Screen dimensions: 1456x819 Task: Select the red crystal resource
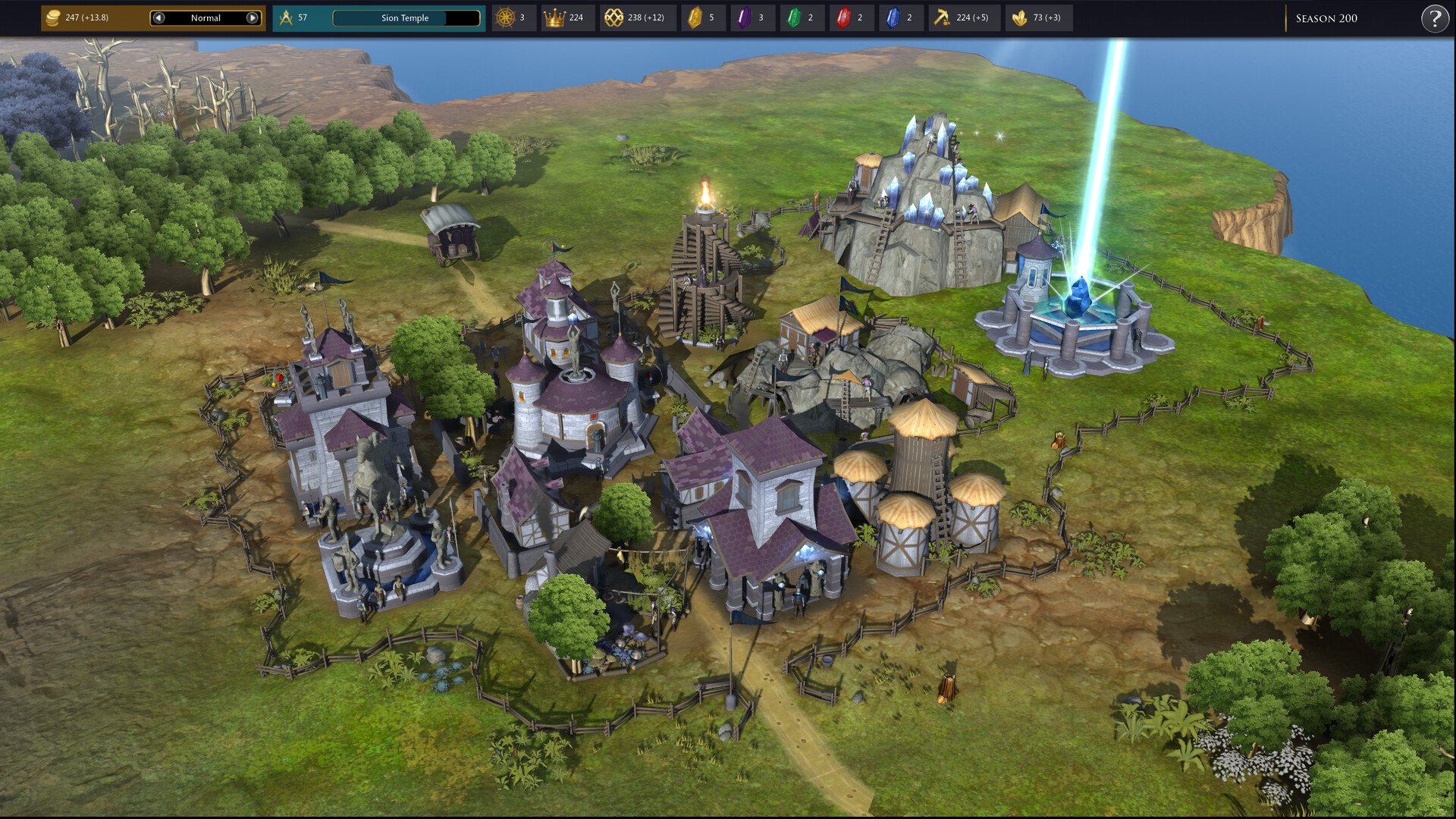click(843, 17)
